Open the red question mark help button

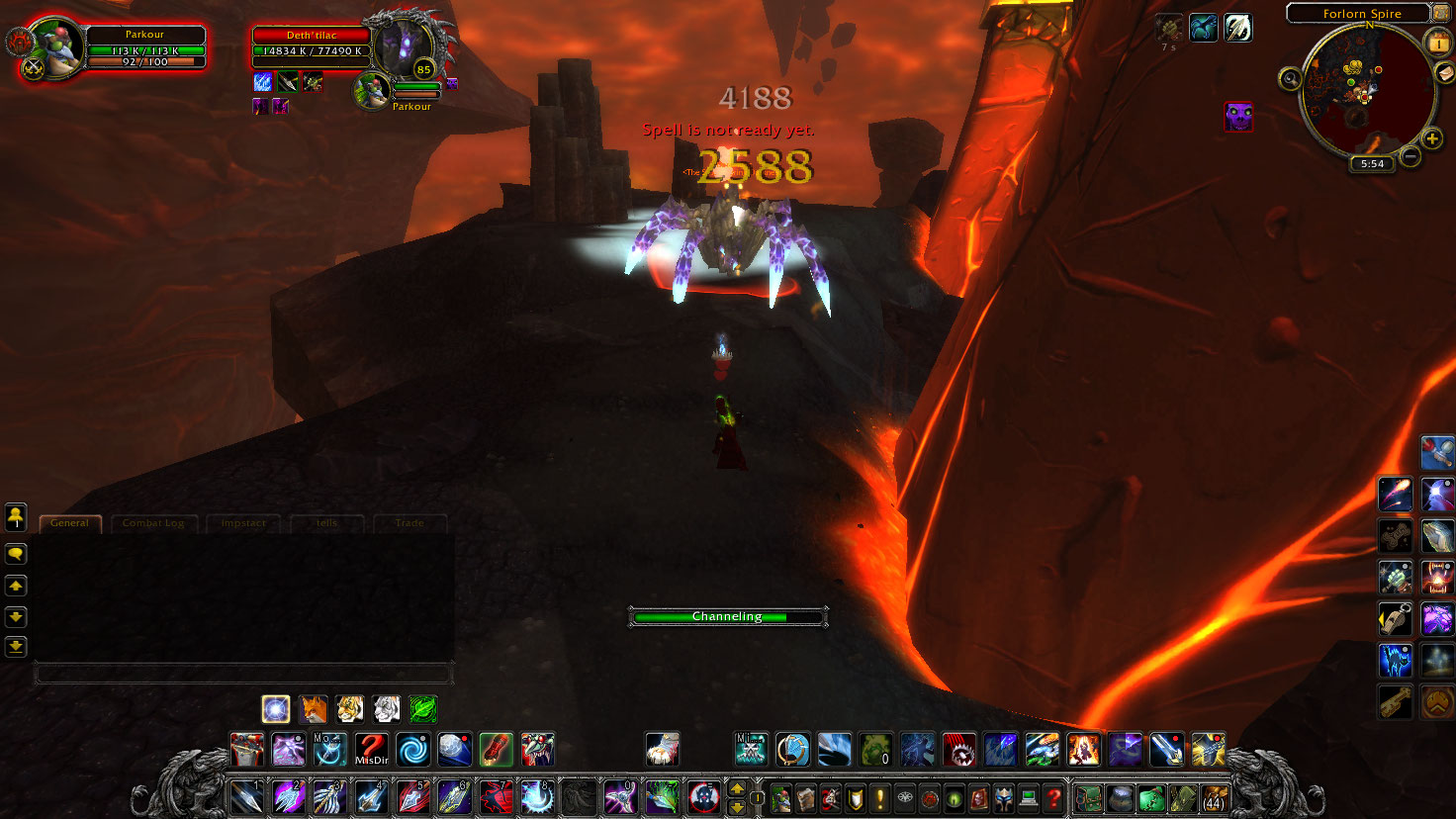[x=1053, y=798]
